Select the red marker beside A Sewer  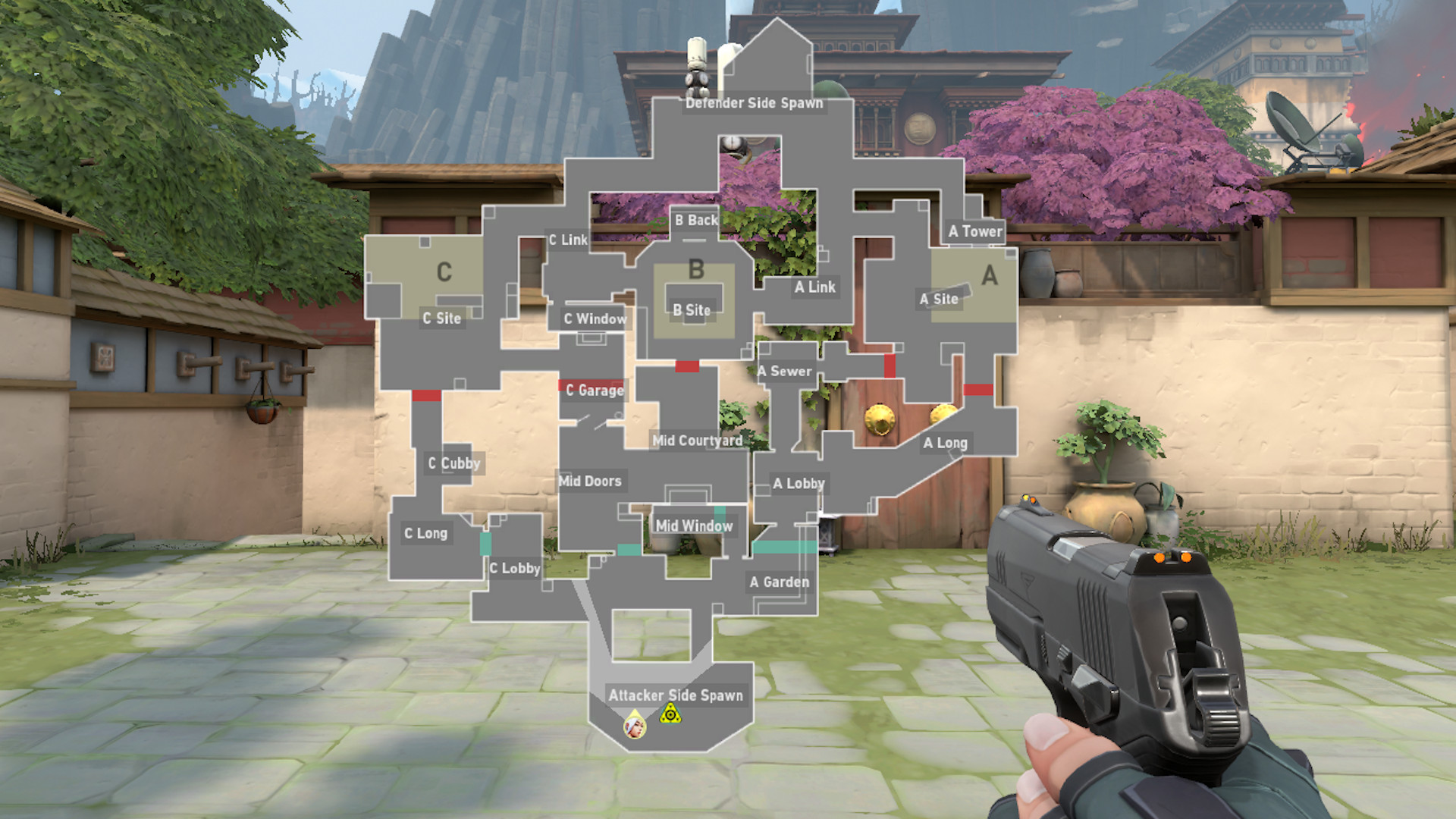pyautogui.click(x=889, y=366)
